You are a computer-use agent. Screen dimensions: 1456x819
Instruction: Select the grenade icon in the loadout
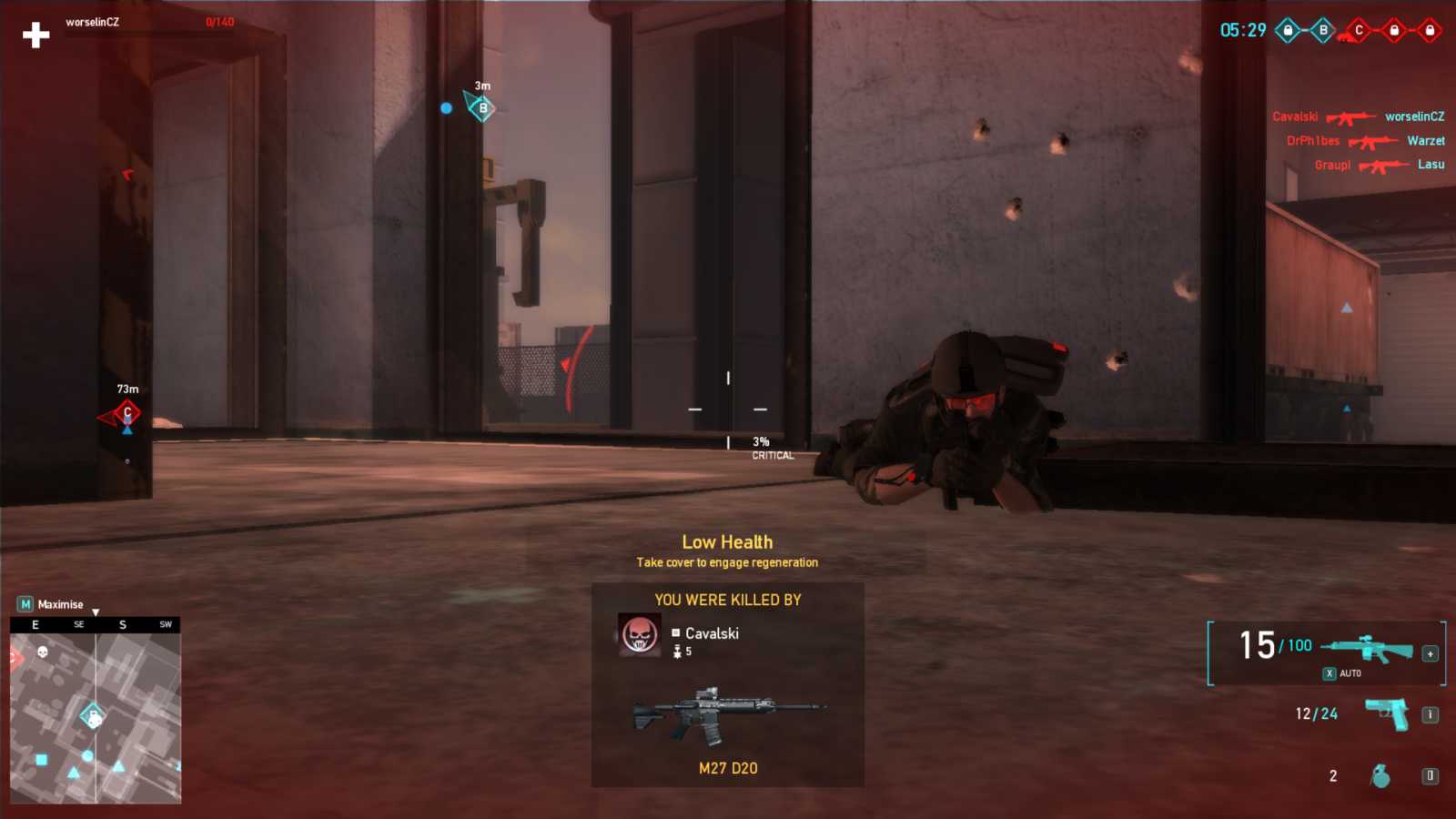coord(1380,776)
